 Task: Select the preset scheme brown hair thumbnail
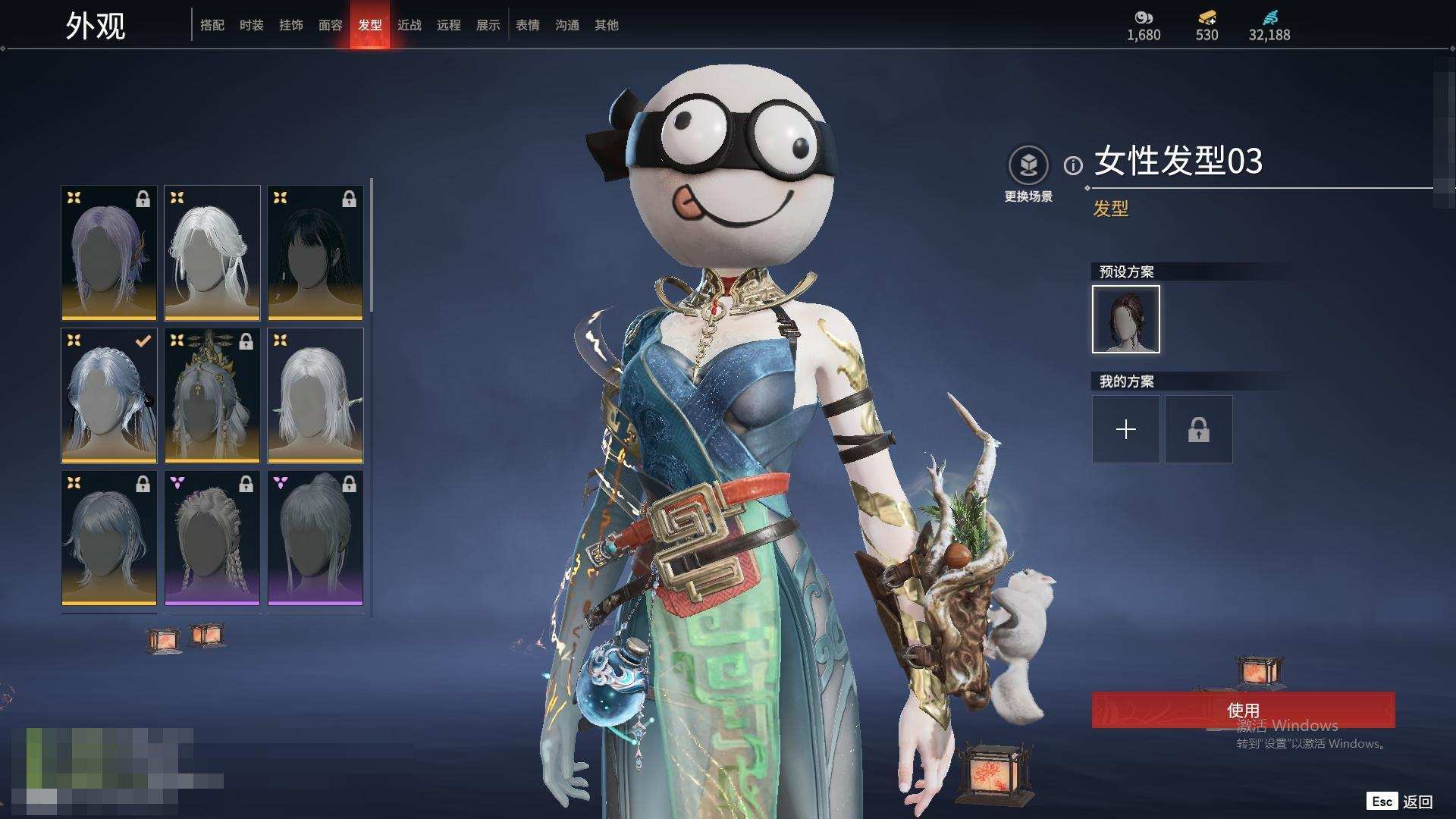(1126, 319)
